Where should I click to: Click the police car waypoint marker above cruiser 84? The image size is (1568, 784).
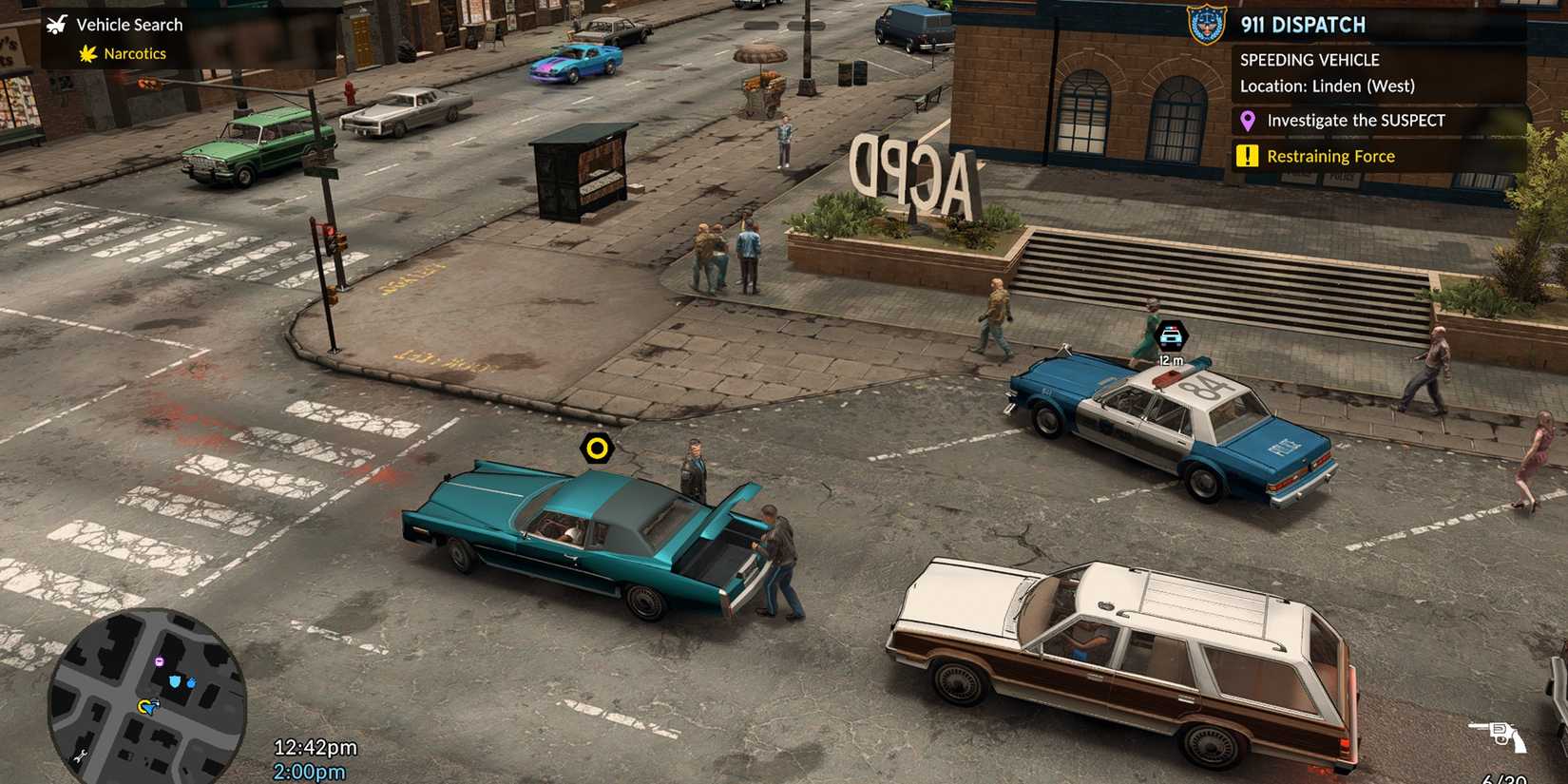(1173, 334)
